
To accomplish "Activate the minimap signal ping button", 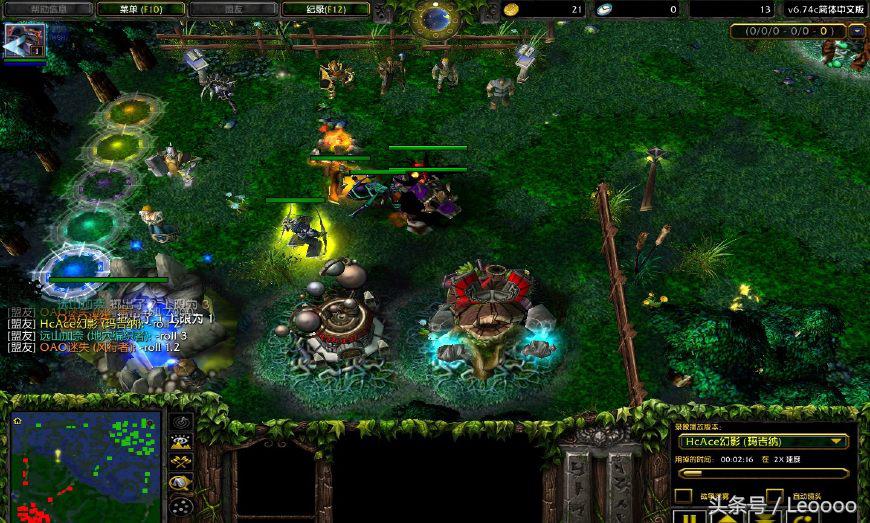I will tap(181, 422).
